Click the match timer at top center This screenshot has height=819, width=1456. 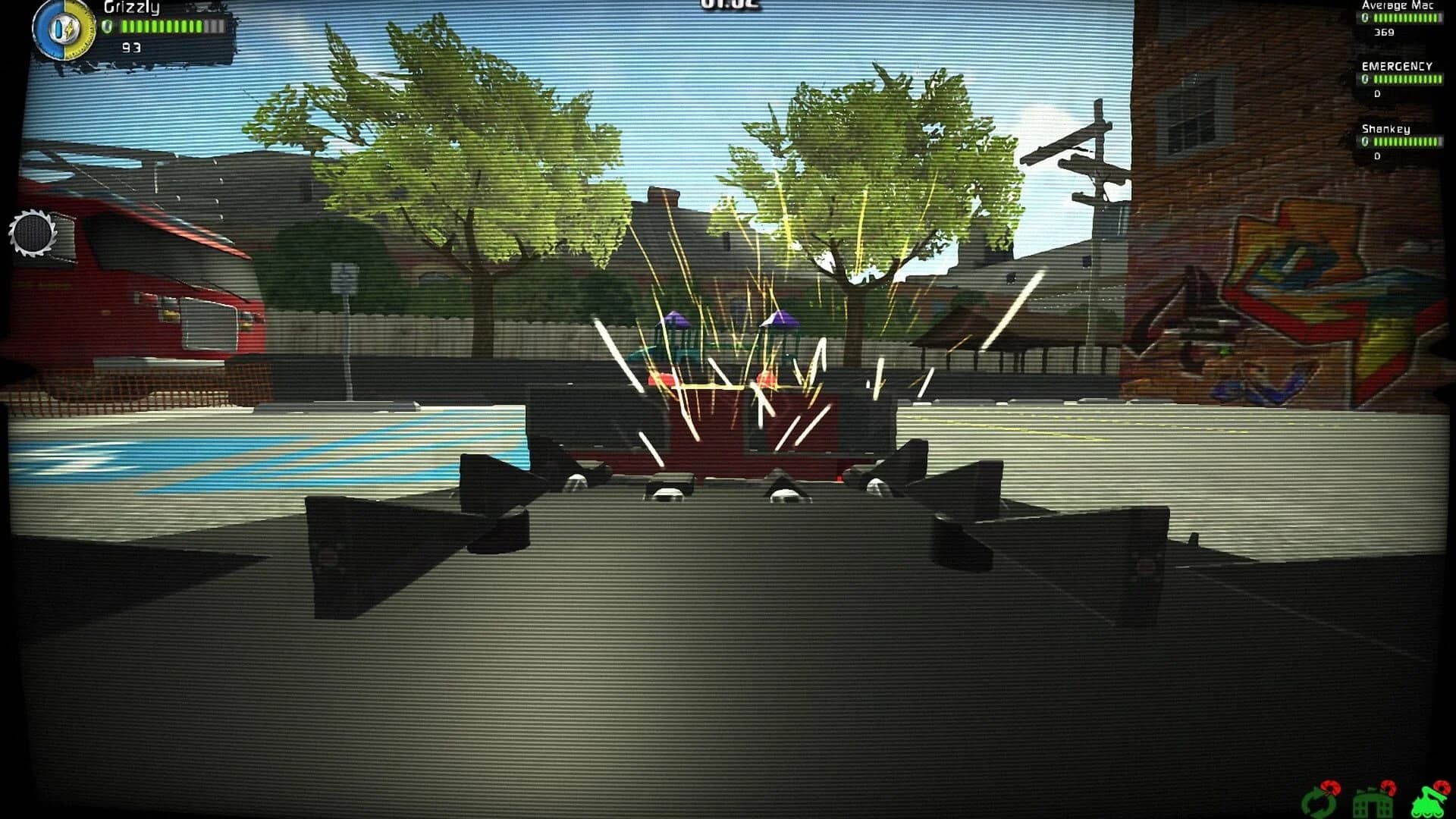click(728, 5)
